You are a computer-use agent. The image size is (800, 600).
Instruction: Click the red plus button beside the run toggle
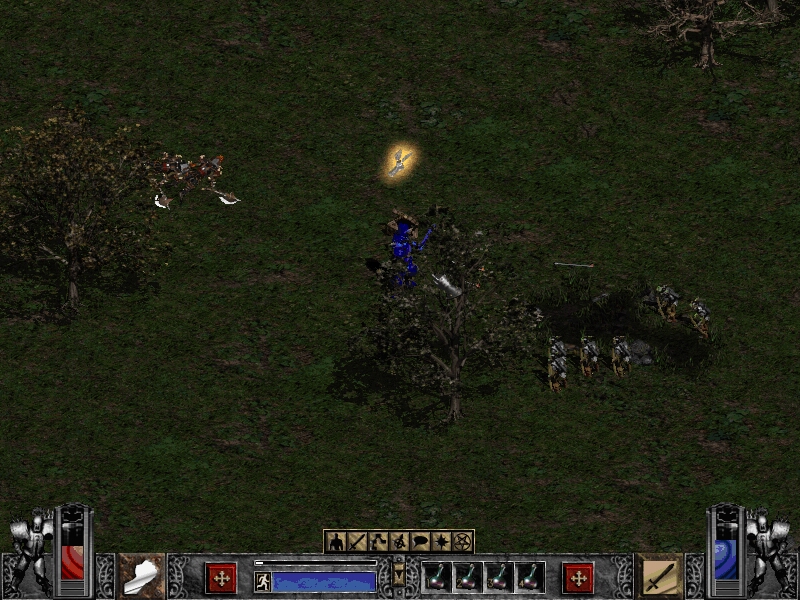click(221, 577)
